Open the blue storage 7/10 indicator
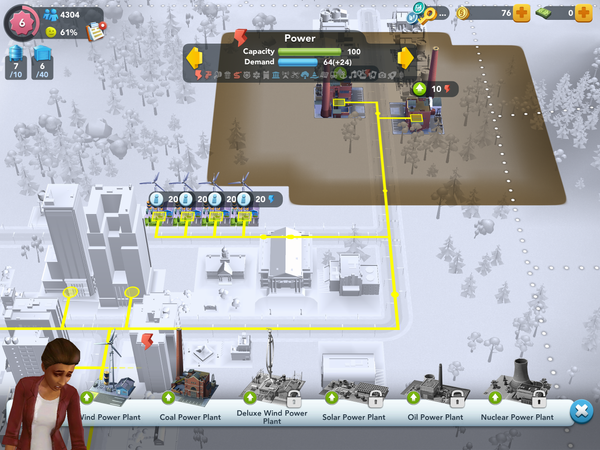The height and width of the screenshot is (450, 600). (x=14, y=62)
